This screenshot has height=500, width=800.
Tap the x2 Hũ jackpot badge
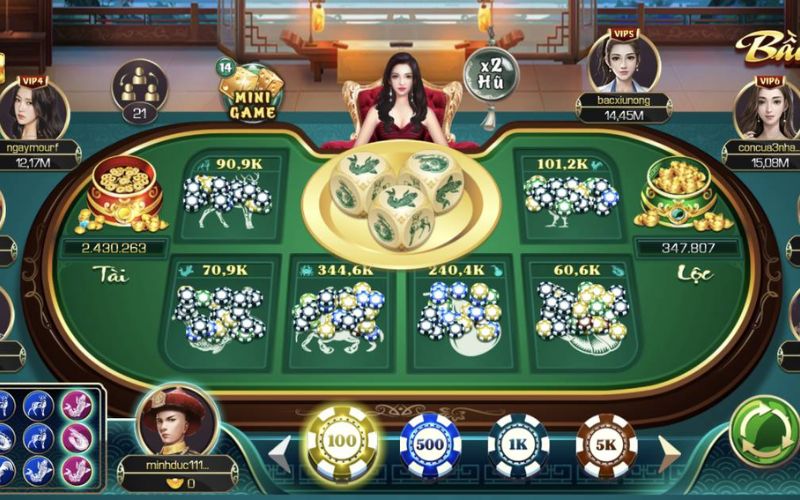(x=490, y=73)
